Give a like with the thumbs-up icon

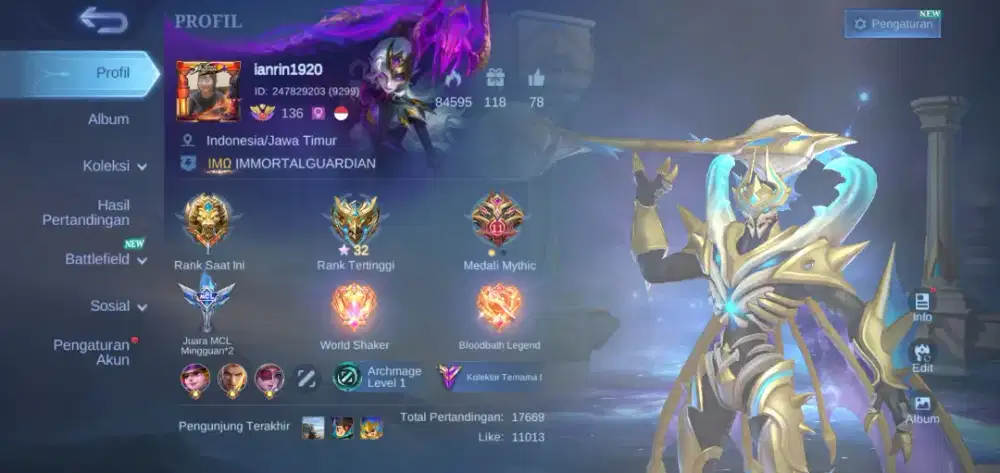point(536,78)
